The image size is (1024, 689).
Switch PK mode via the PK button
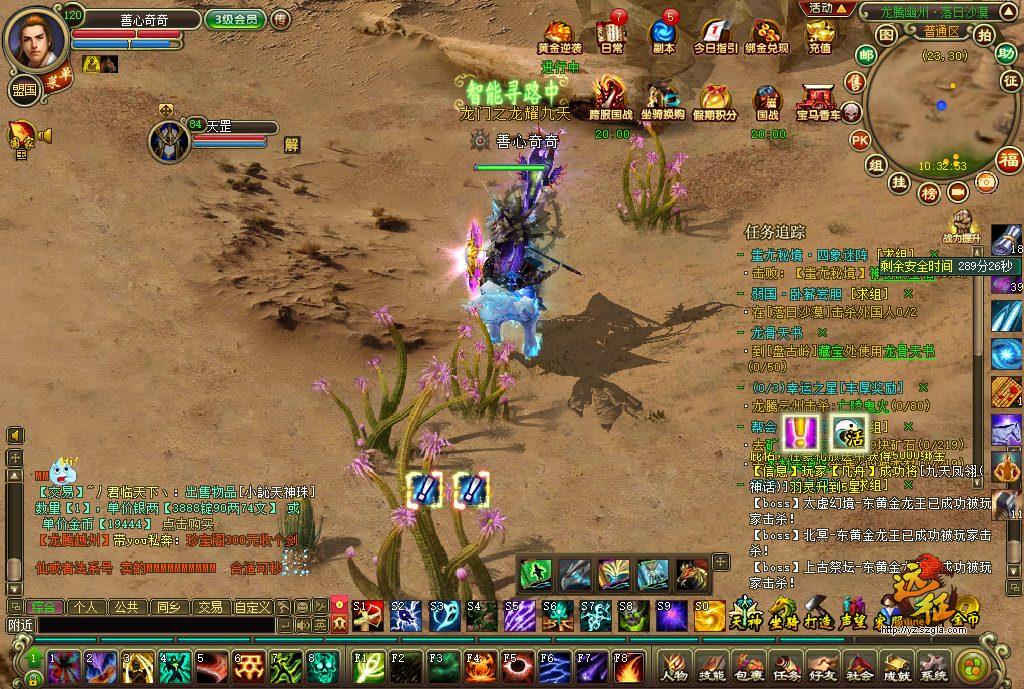pos(859,140)
